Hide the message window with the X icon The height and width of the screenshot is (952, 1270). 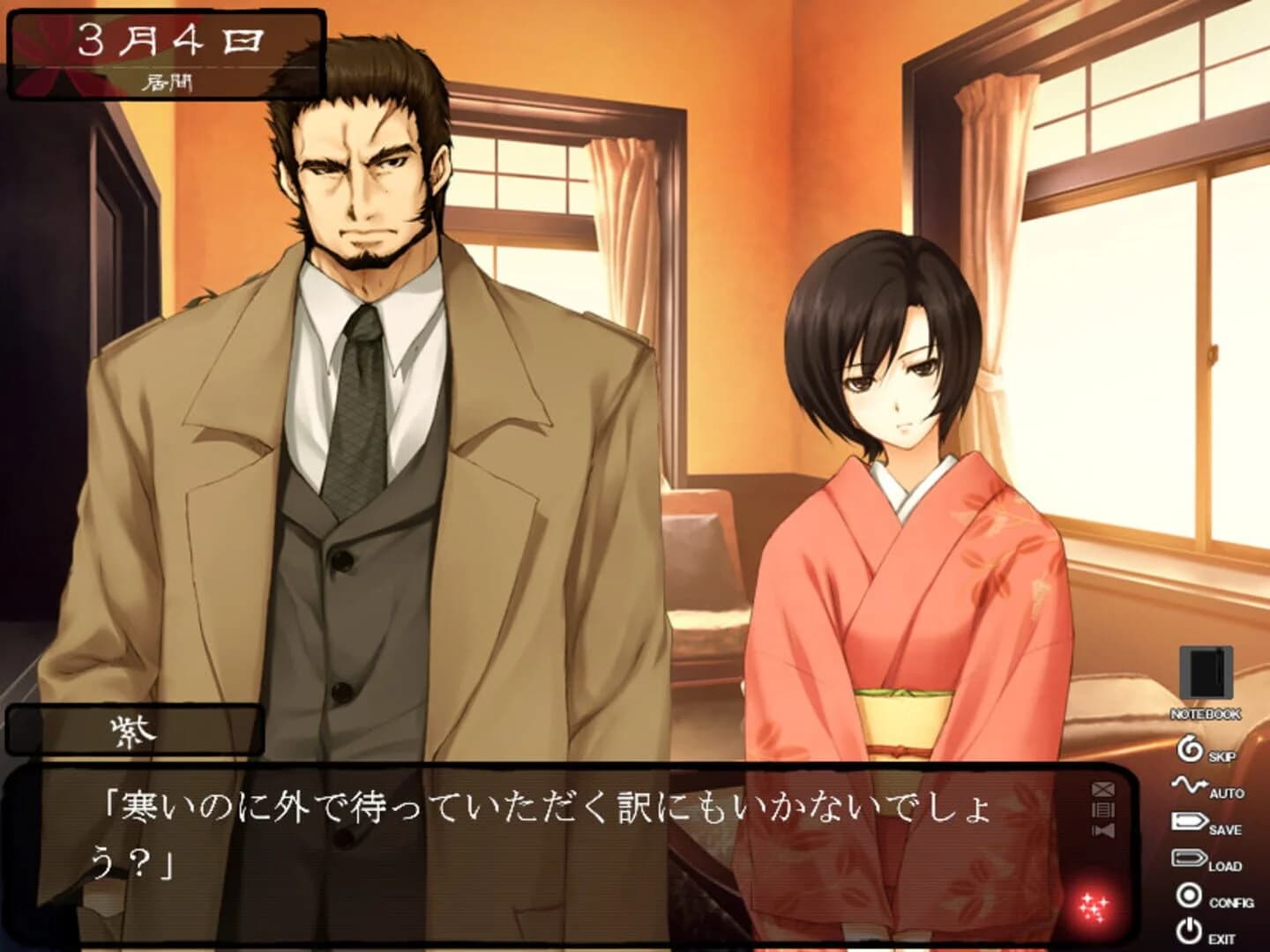1103,789
